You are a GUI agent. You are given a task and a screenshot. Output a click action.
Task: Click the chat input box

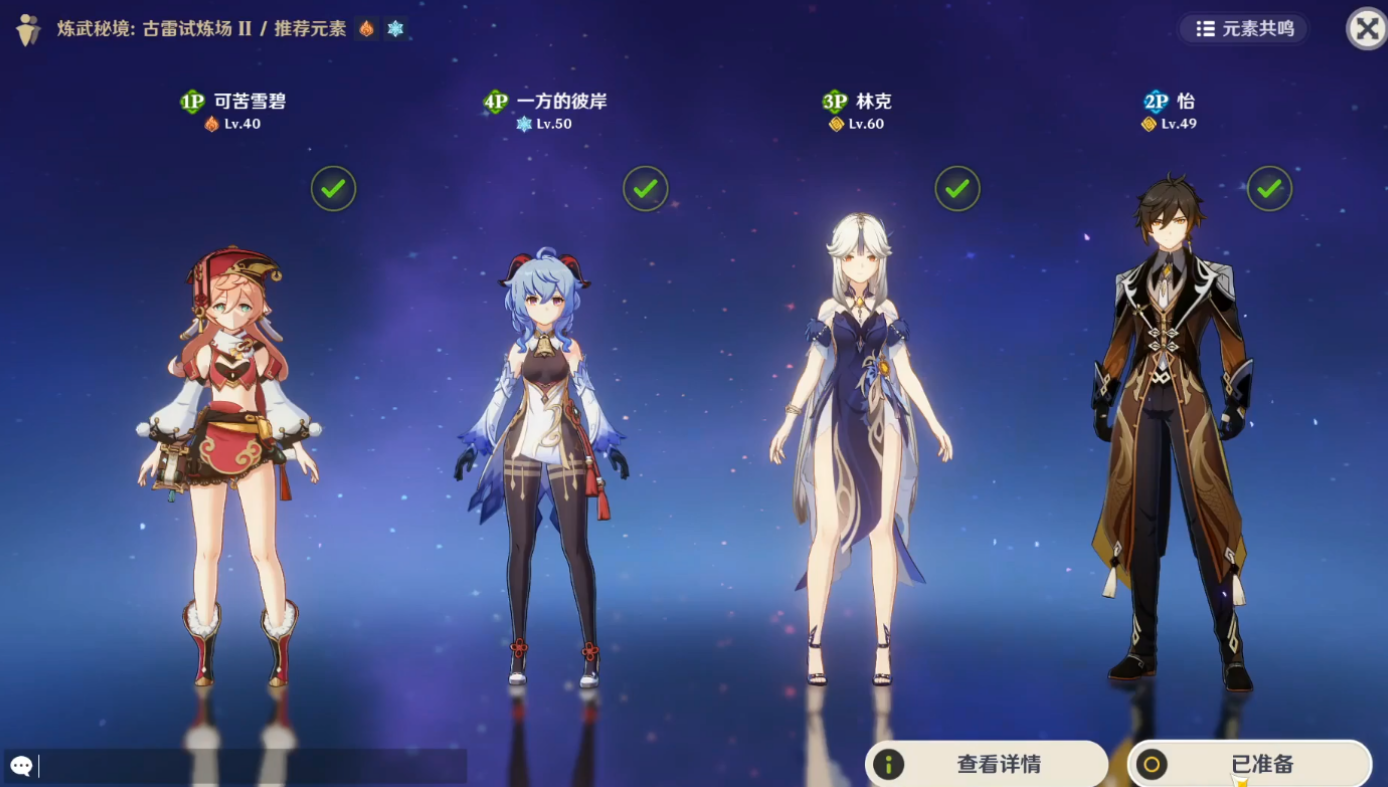tap(250, 767)
